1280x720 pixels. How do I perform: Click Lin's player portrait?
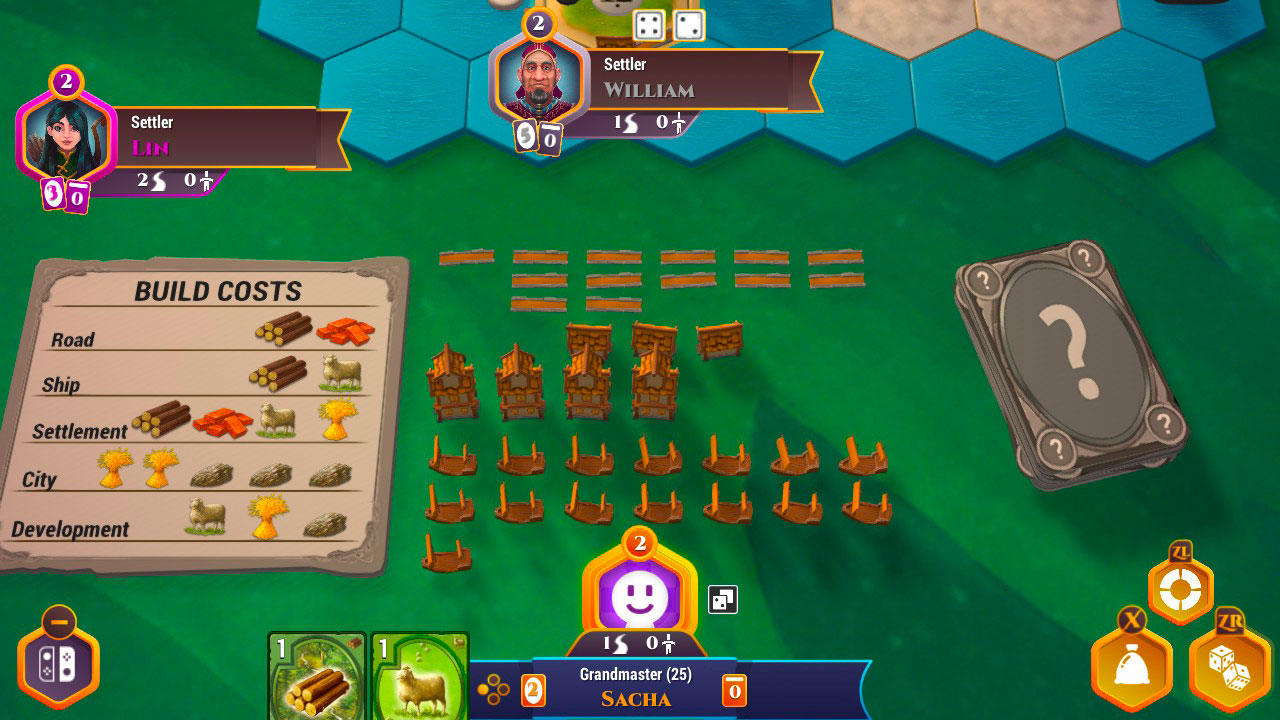click(x=65, y=135)
